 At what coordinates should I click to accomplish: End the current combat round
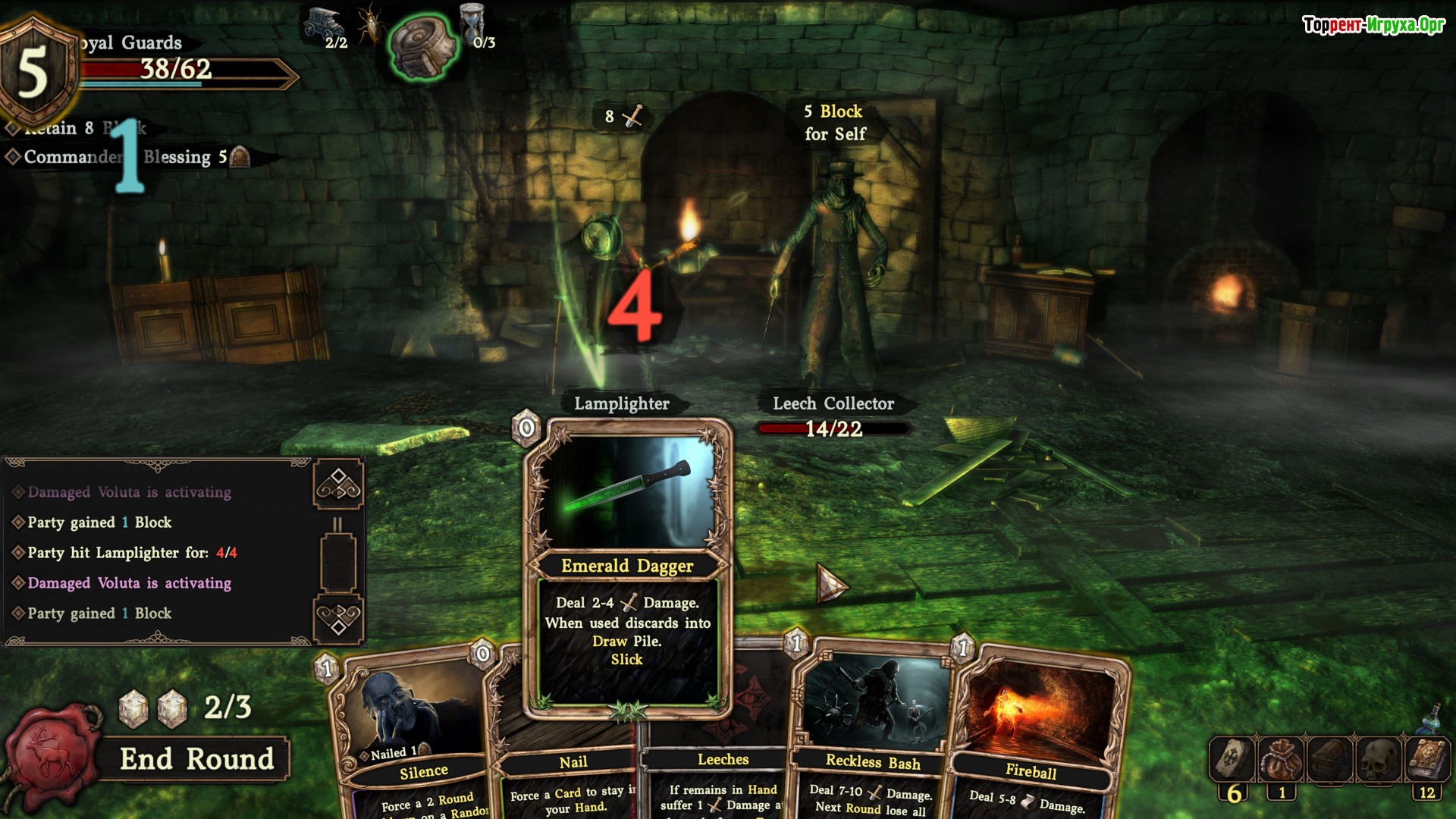pos(196,759)
